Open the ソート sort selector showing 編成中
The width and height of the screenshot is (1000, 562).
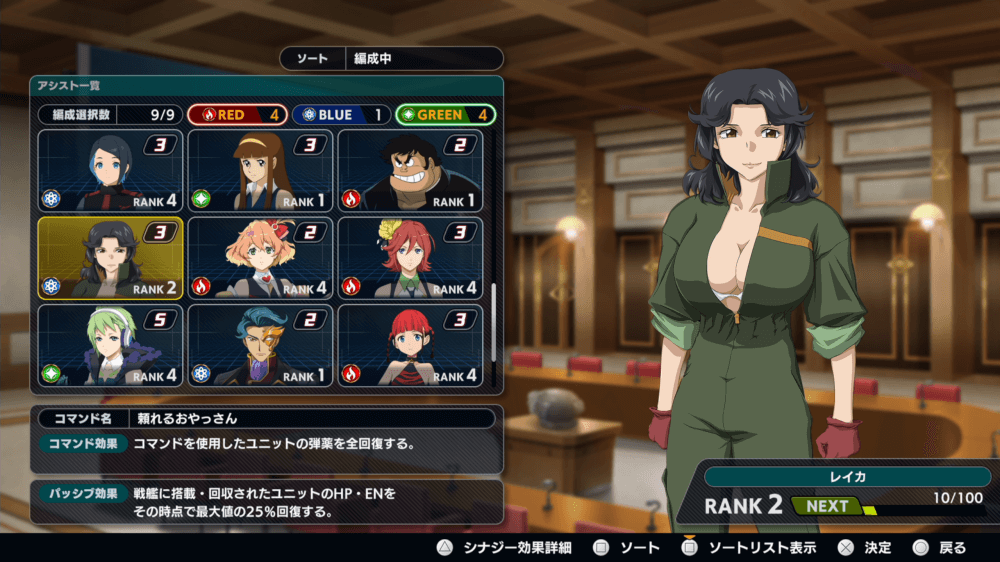(x=391, y=59)
